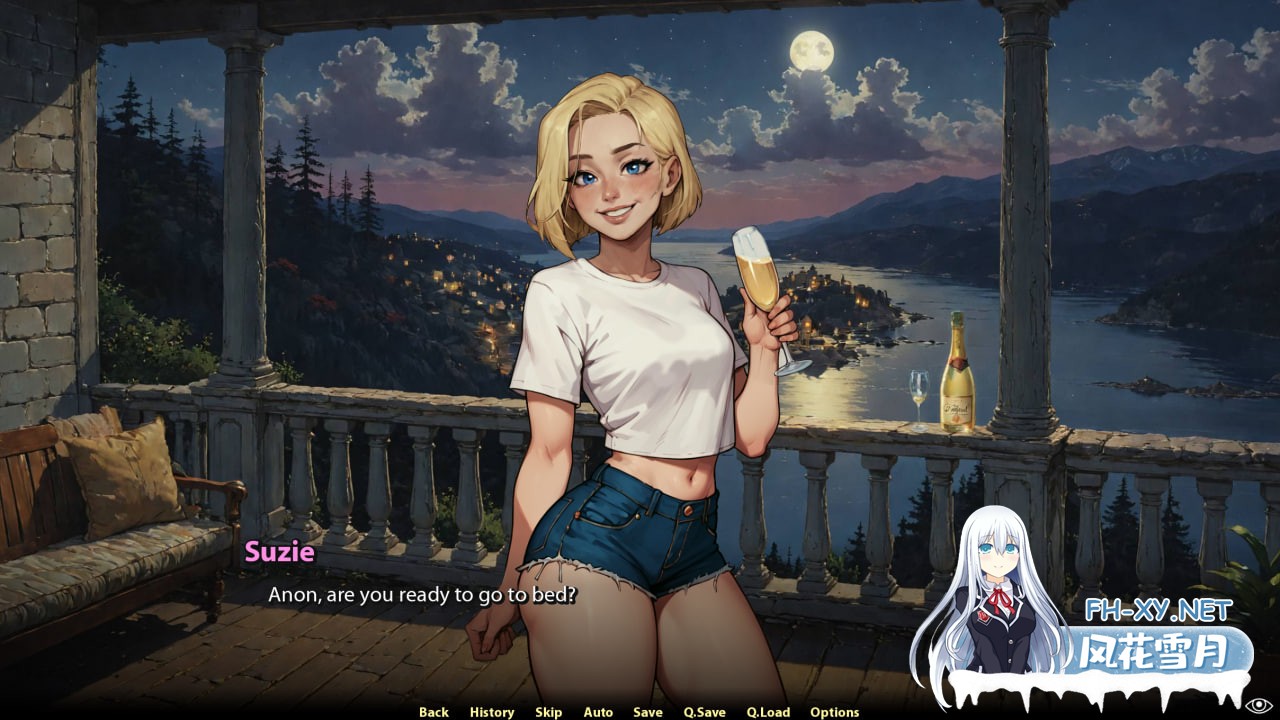The height and width of the screenshot is (720, 1280).
Task: Activate Skip to fast-forward dialogue
Action: (548, 712)
